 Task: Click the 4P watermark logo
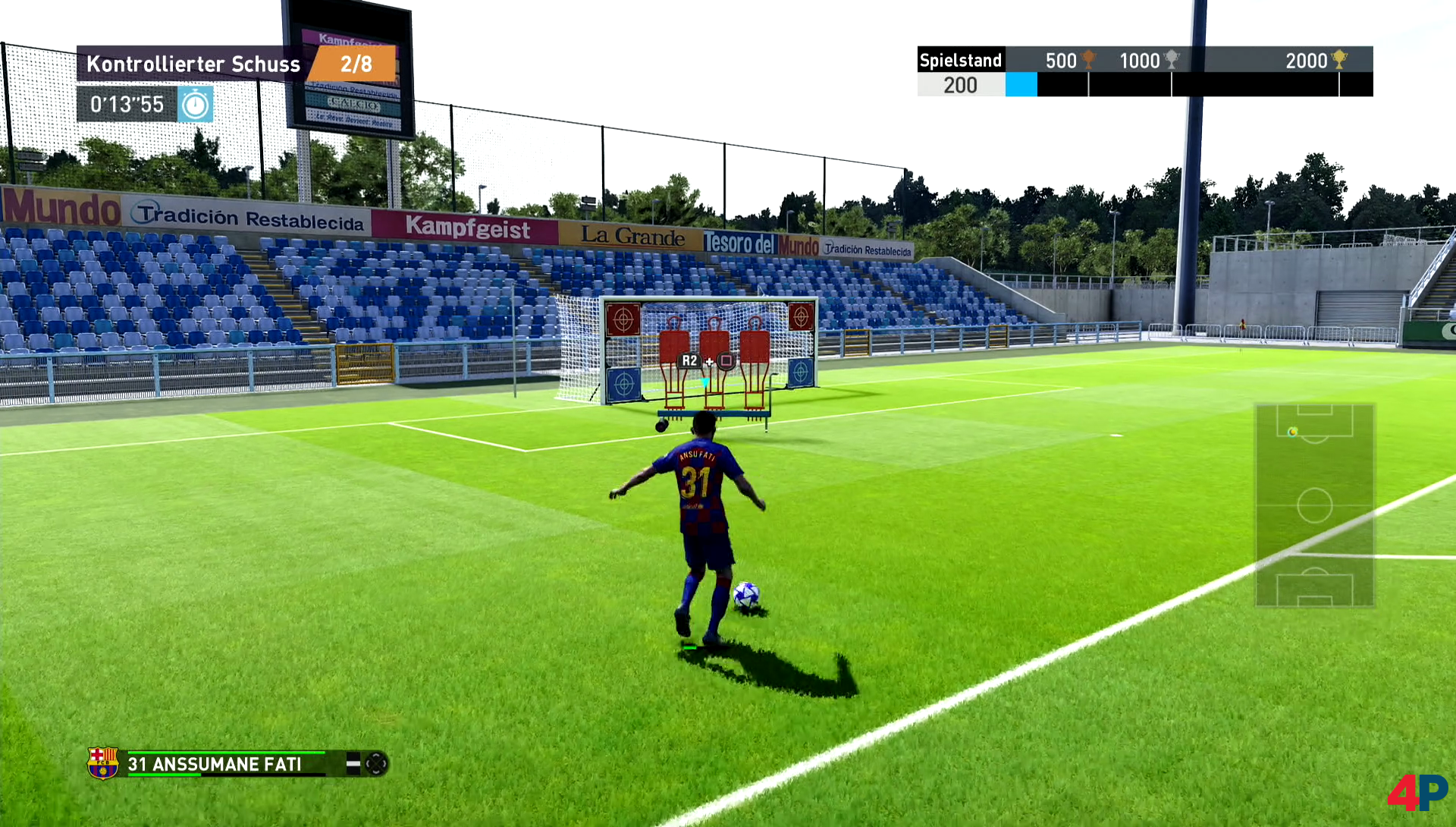(x=1417, y=792)
